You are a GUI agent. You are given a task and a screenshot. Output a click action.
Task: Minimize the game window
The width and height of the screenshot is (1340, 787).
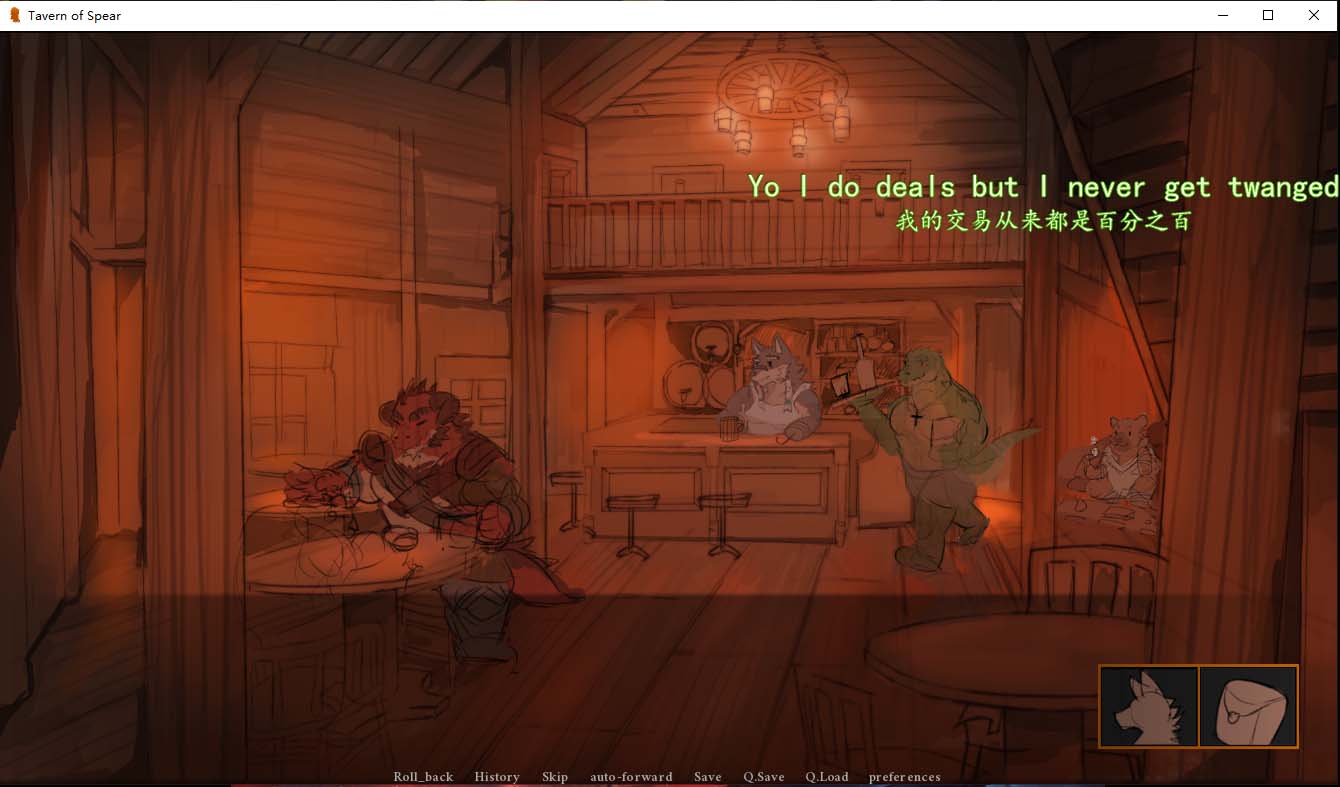click(1222, 15)
